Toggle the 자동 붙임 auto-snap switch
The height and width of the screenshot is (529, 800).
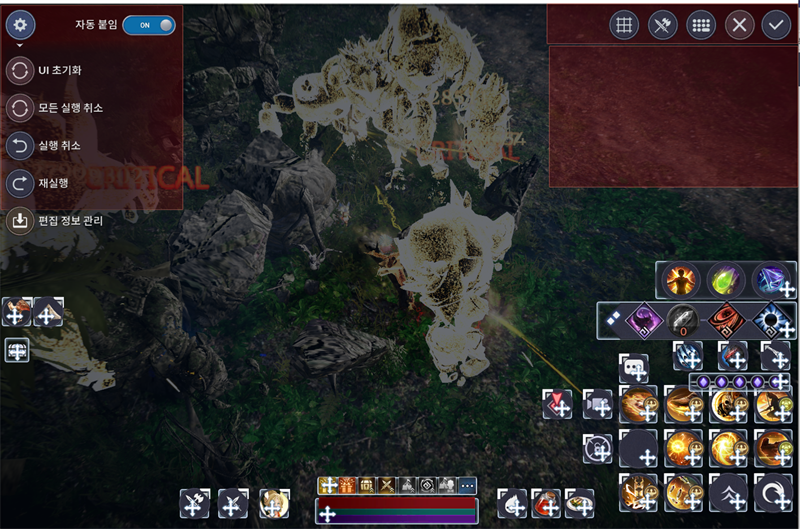click(148, 25)
